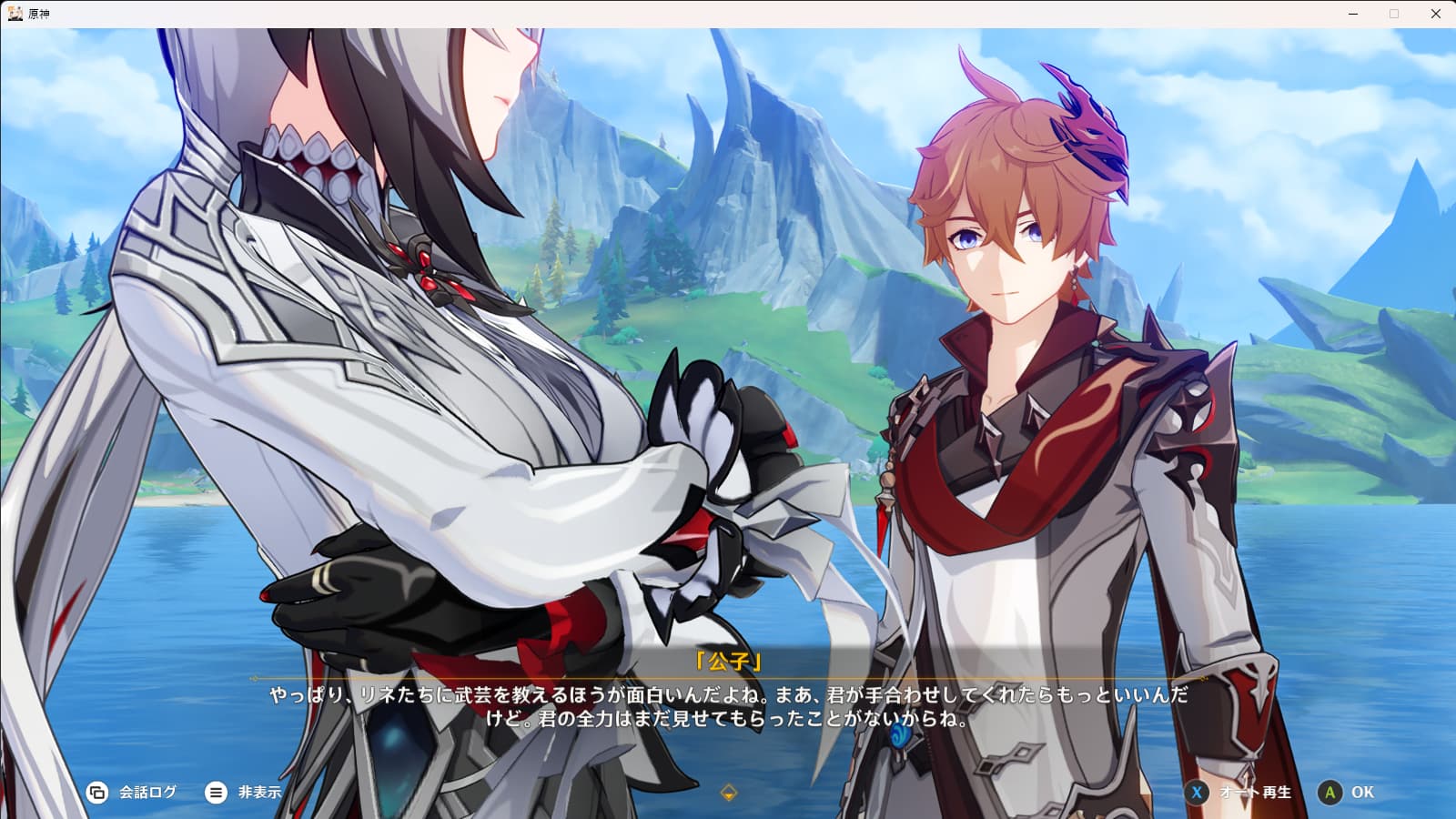Click the orange diamond to advance dialogue

pos(728,793)
